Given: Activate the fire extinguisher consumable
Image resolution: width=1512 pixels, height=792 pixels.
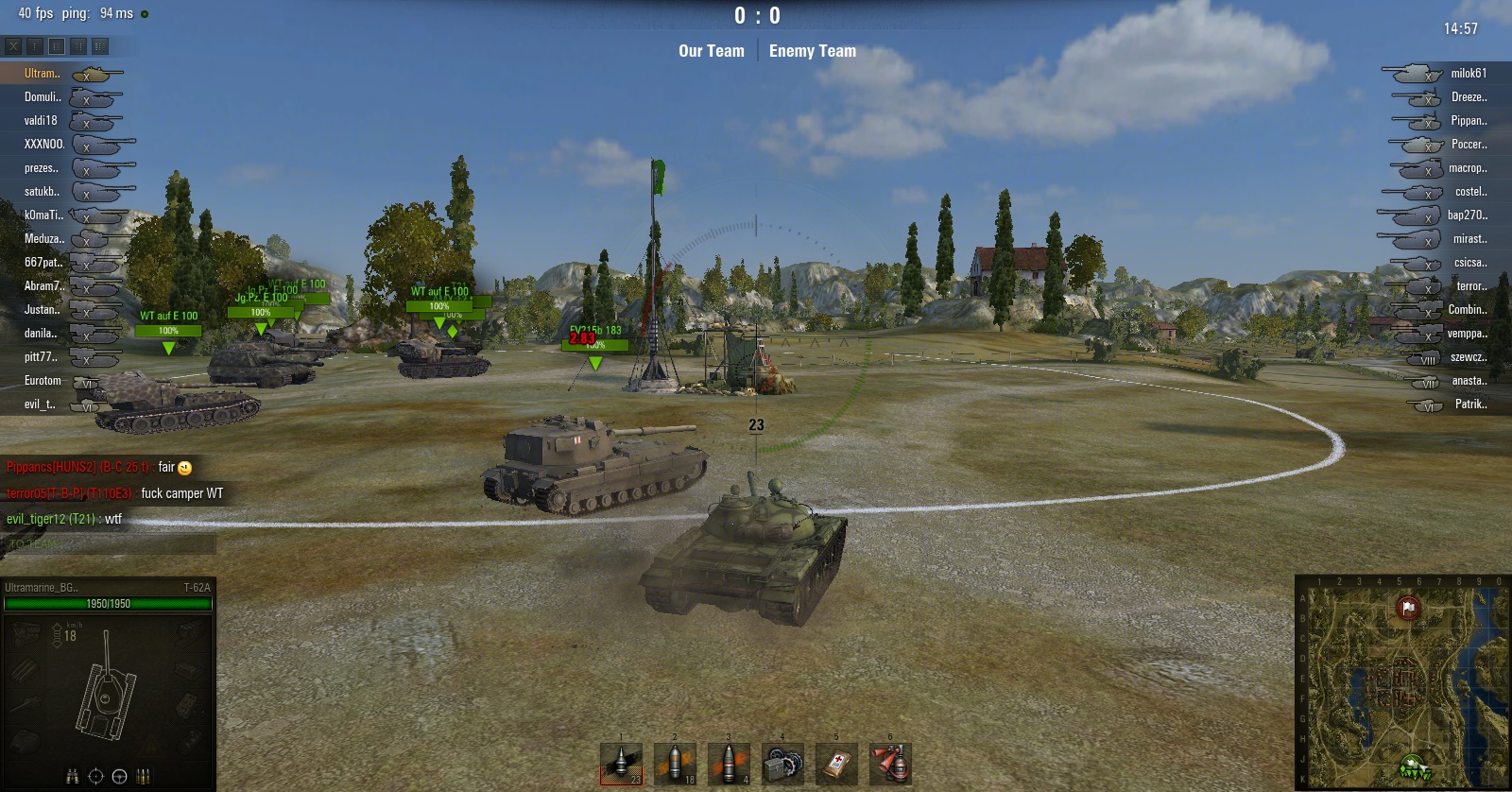Looking at the screenshot, I should (x=890, y=764).
